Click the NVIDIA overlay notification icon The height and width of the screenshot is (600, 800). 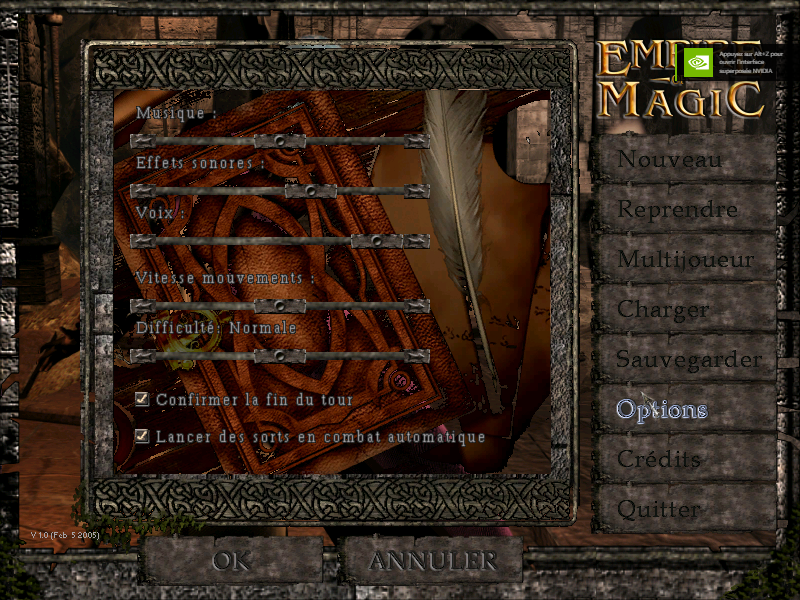697,62
